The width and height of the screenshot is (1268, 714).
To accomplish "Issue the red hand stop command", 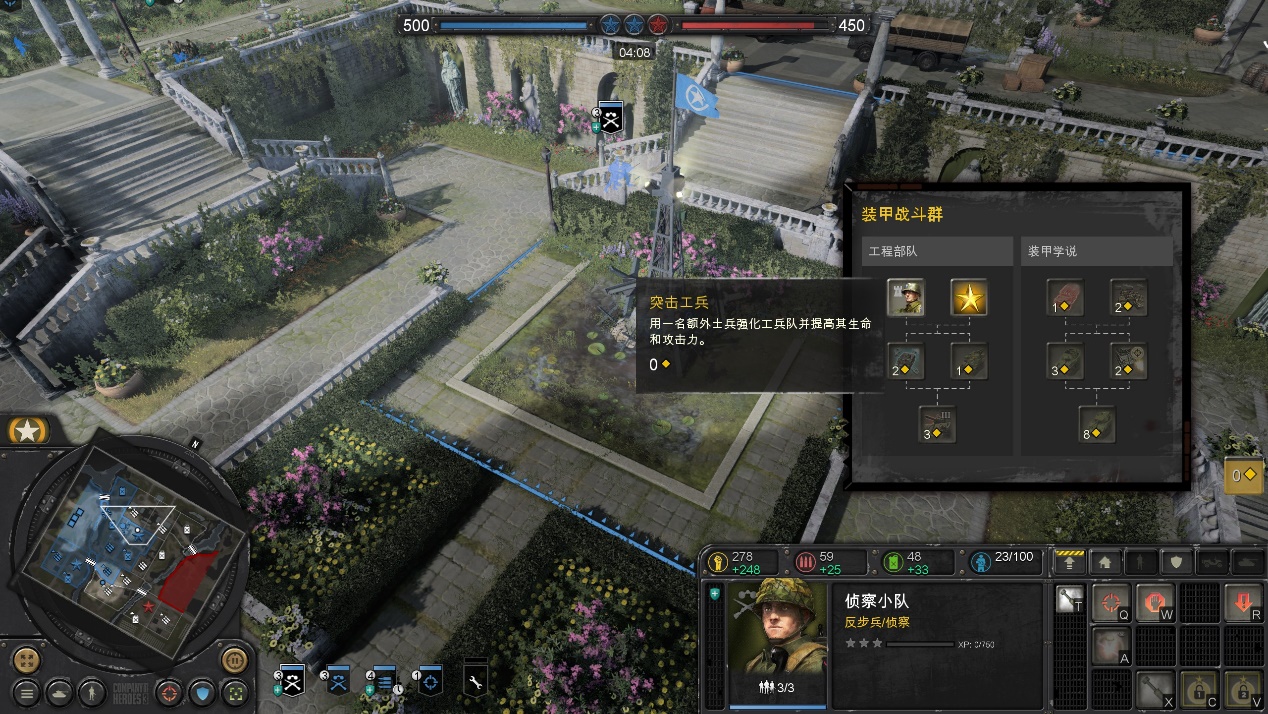I will pyautogui.click(x=1154, y=603).
